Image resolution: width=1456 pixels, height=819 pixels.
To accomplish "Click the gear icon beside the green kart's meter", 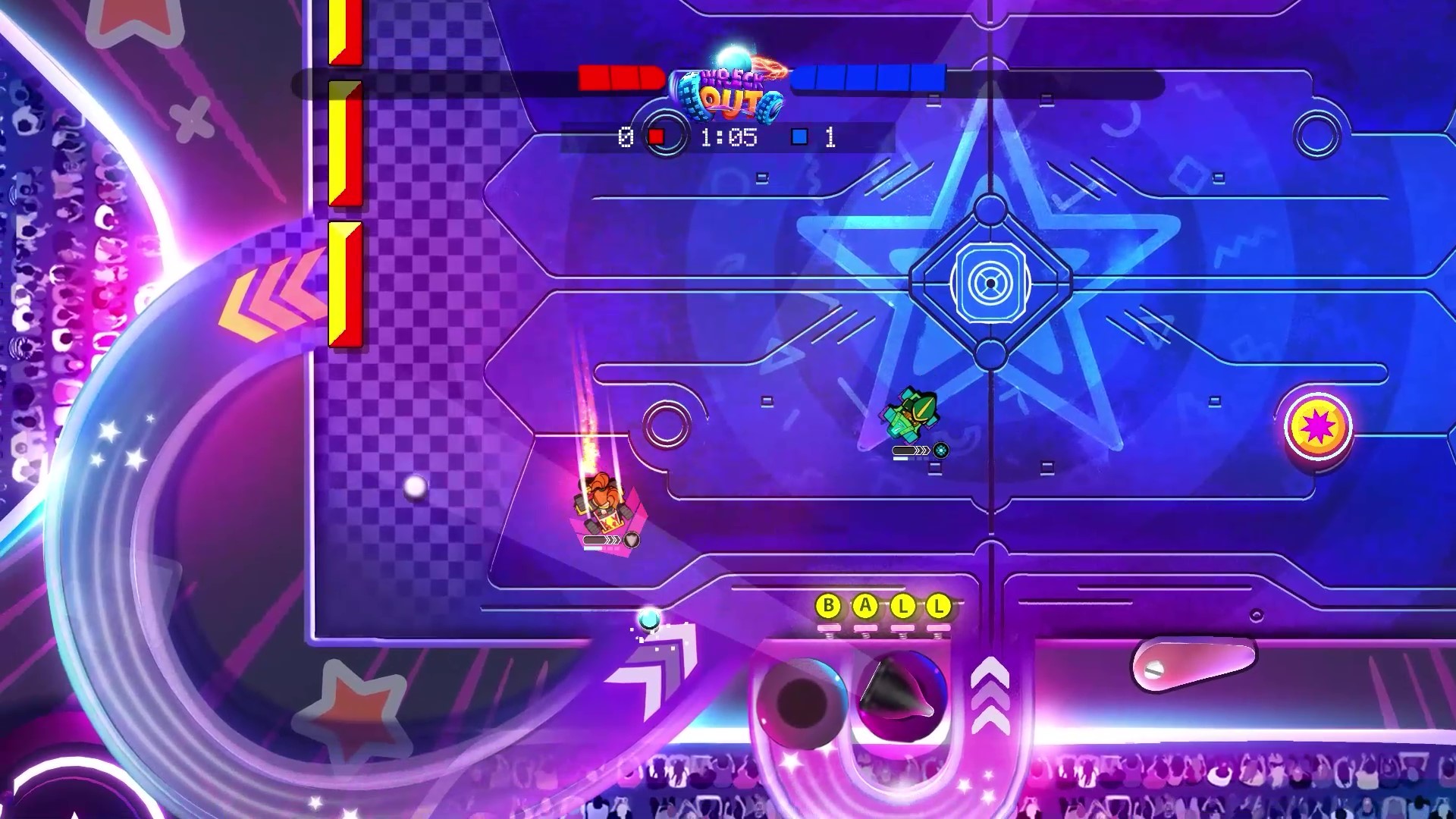I will click(940, 450).
